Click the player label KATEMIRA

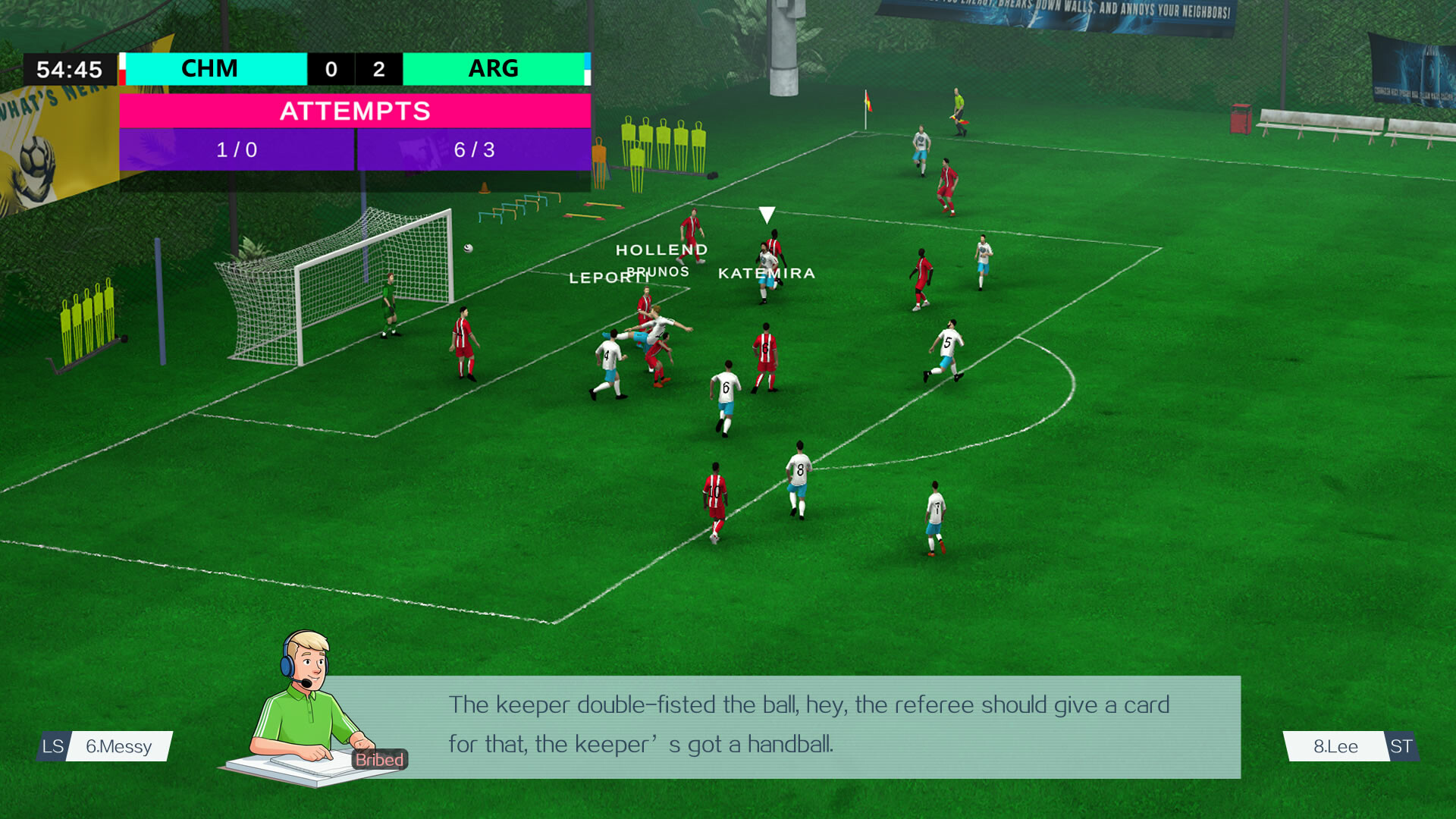click(767, 272)
